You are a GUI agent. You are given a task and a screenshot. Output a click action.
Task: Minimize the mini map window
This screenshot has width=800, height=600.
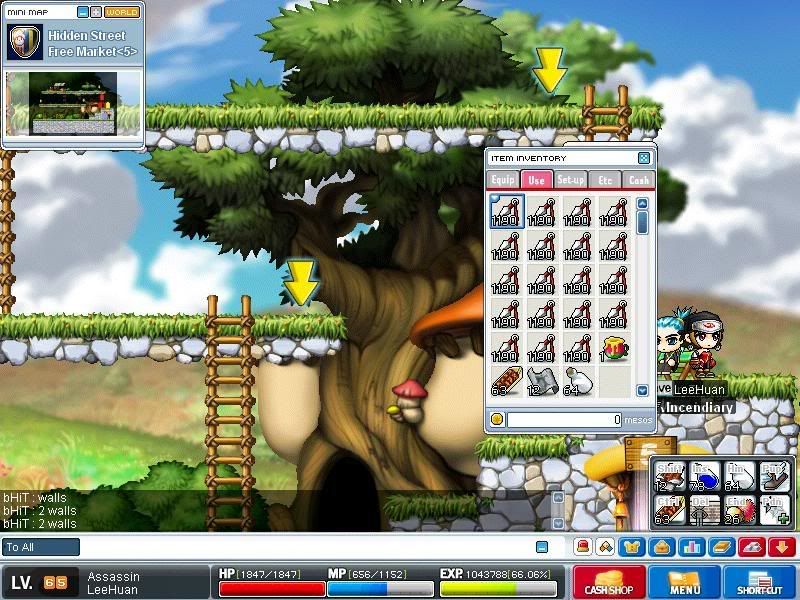81,13
